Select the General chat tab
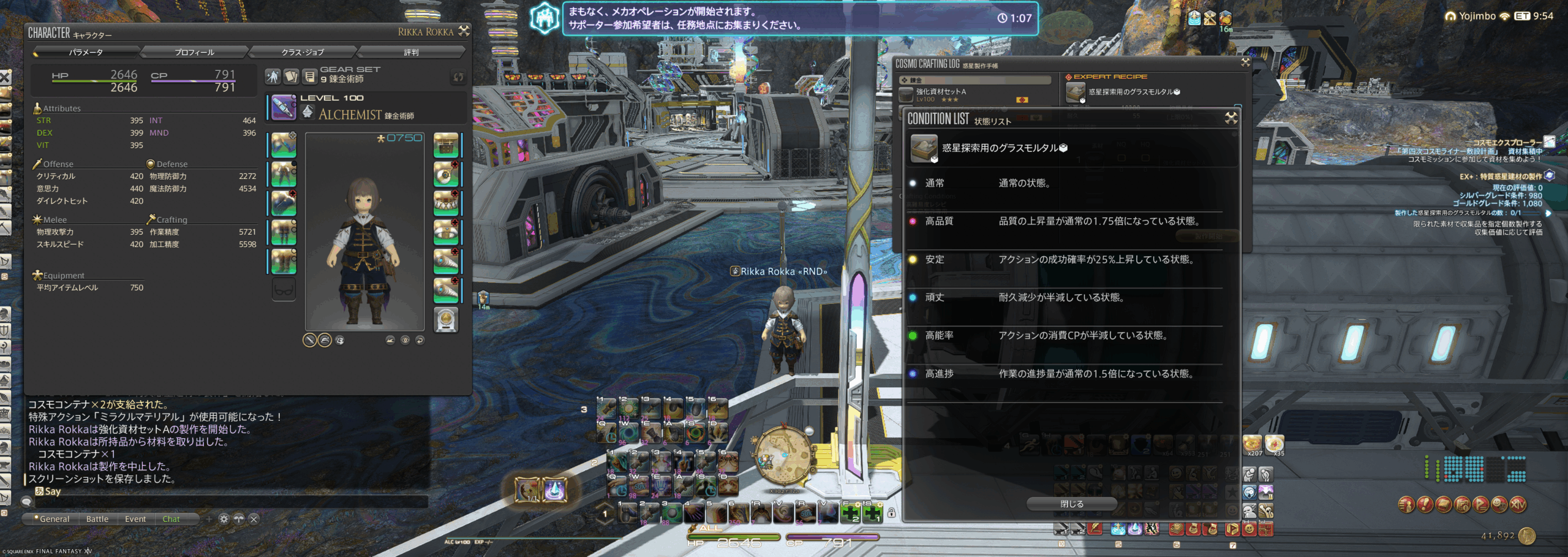 click(54, 519)
